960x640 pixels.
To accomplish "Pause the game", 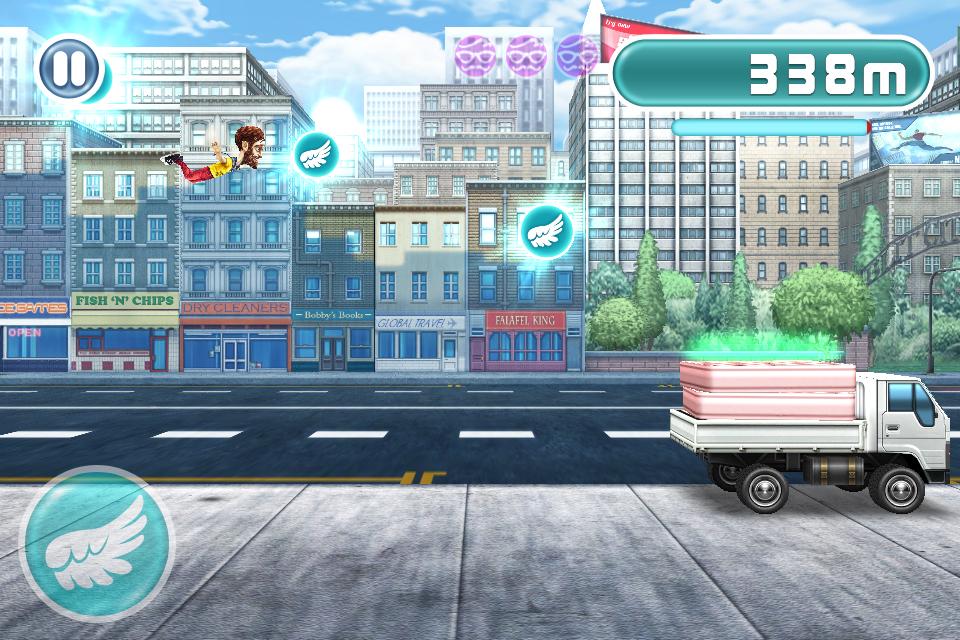I will [70, 69].
